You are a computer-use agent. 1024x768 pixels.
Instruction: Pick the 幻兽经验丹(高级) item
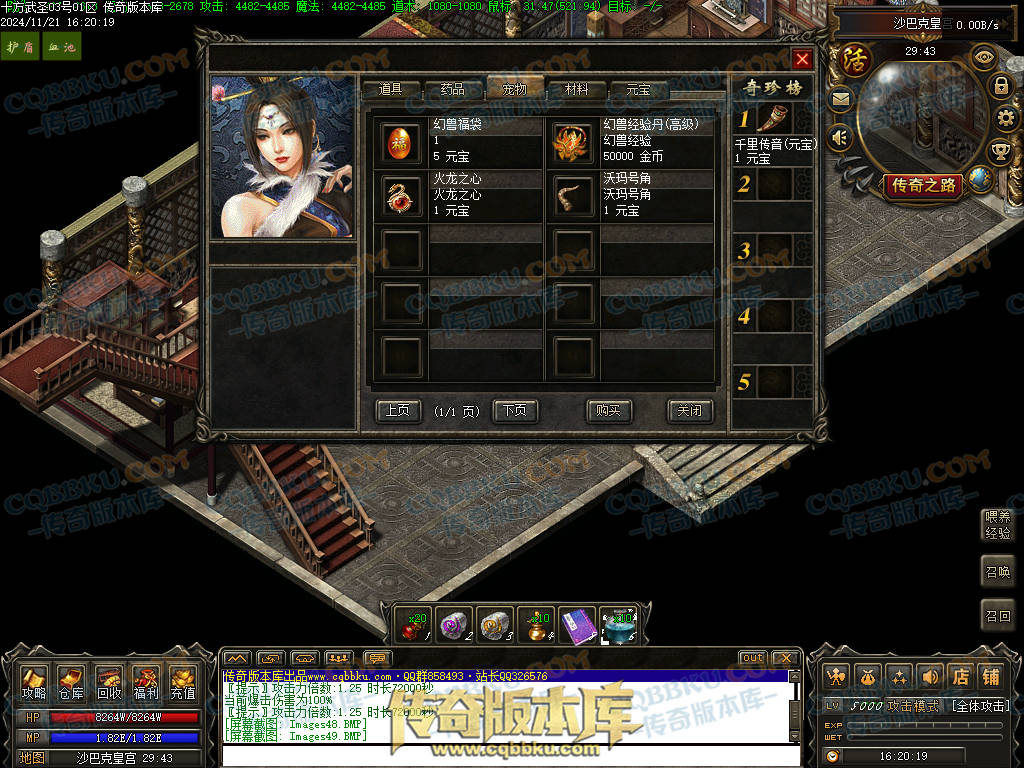click(x=574, y=142)
